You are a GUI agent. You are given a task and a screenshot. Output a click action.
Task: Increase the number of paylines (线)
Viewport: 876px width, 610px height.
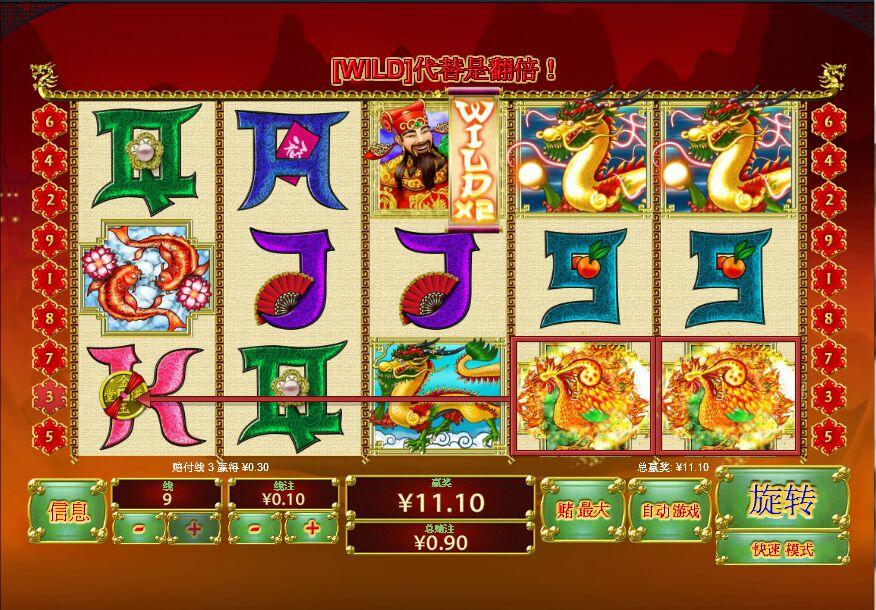[193, 527]
